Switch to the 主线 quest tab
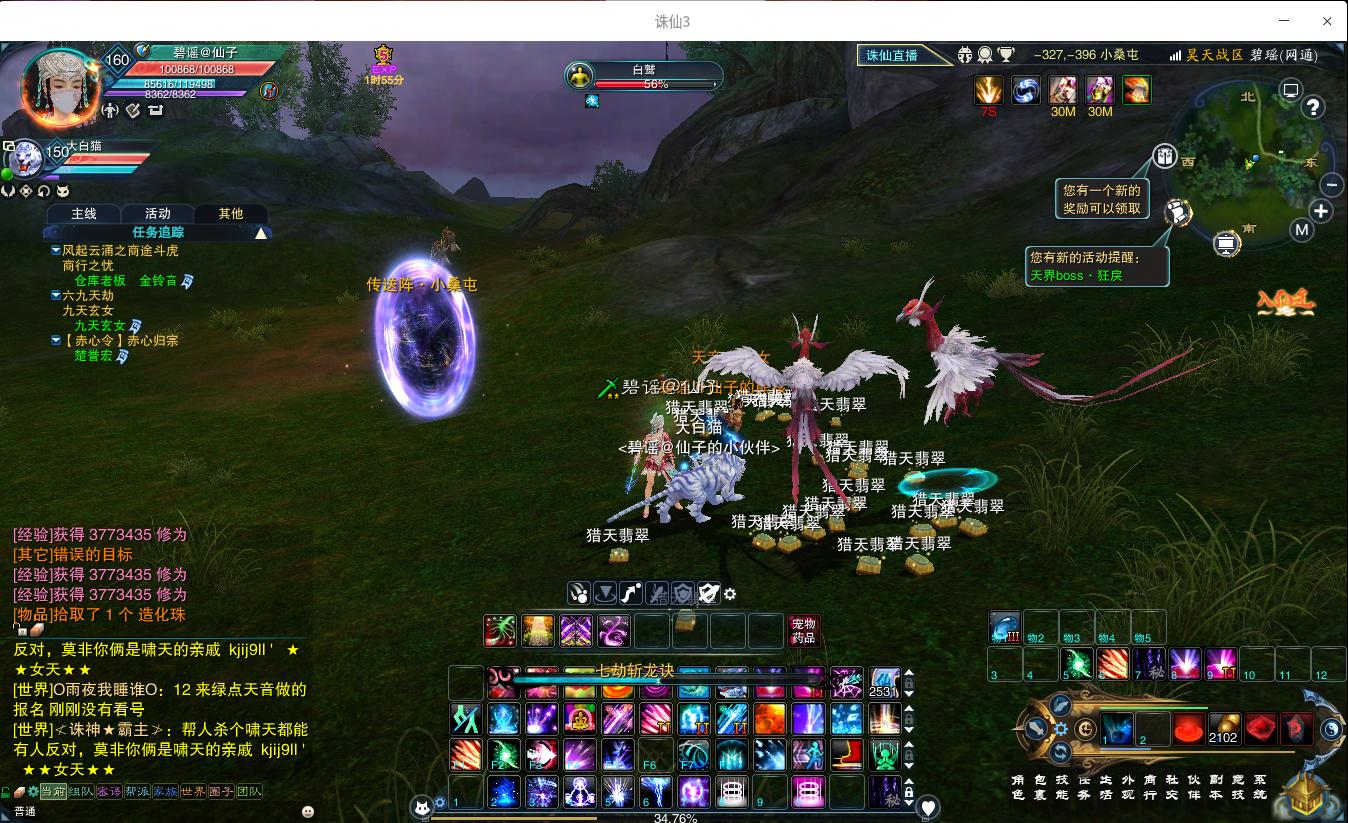 [x=84, y=213]
